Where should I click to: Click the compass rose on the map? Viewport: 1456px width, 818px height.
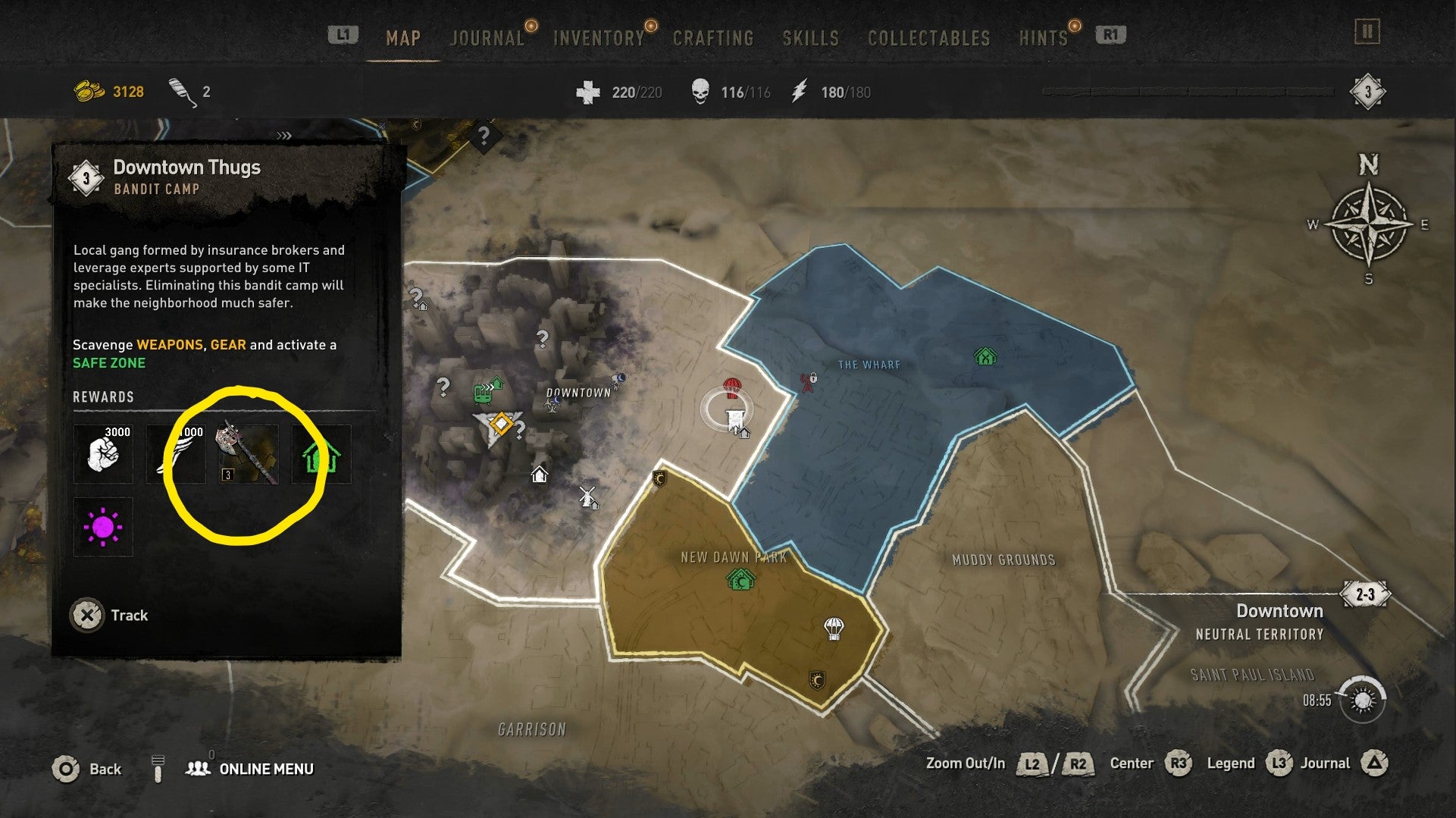click(1369, 225)
